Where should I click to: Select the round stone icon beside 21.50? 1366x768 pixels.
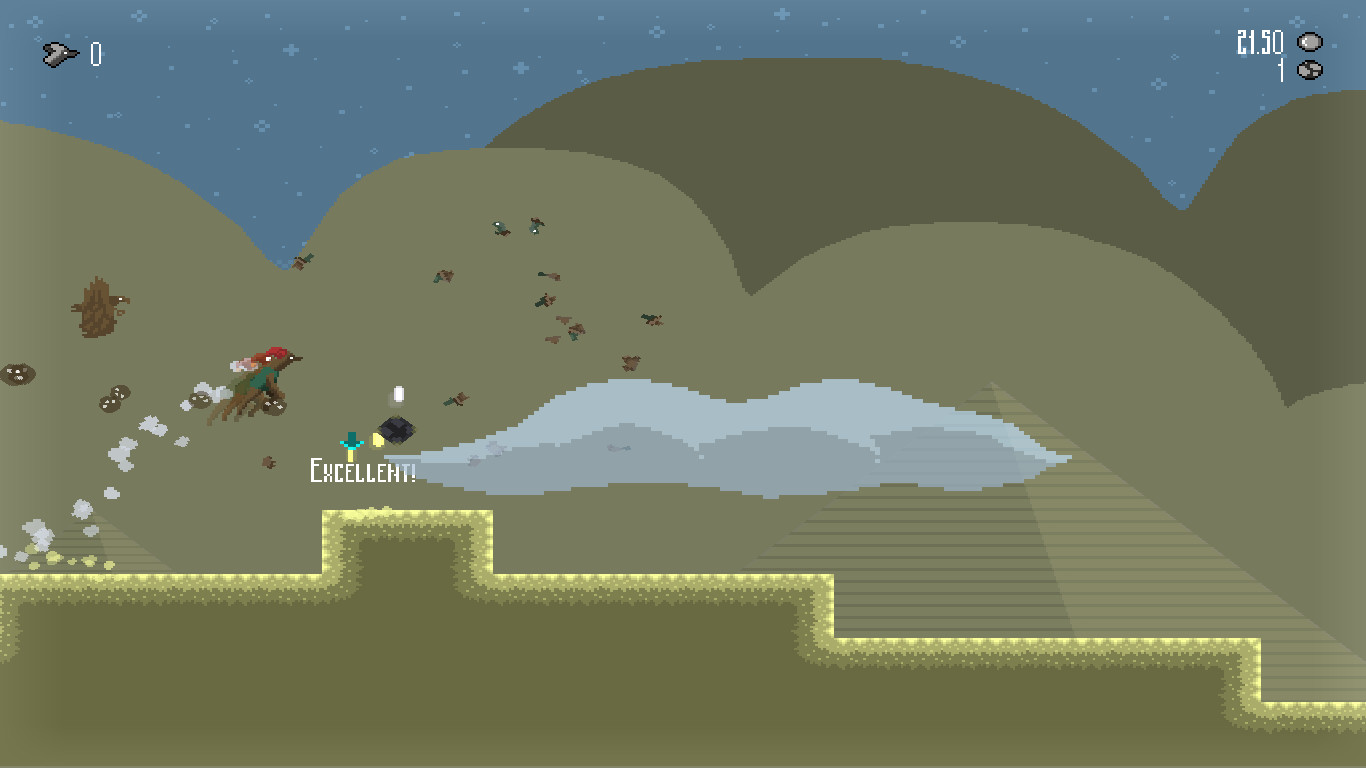point(1308,44)
